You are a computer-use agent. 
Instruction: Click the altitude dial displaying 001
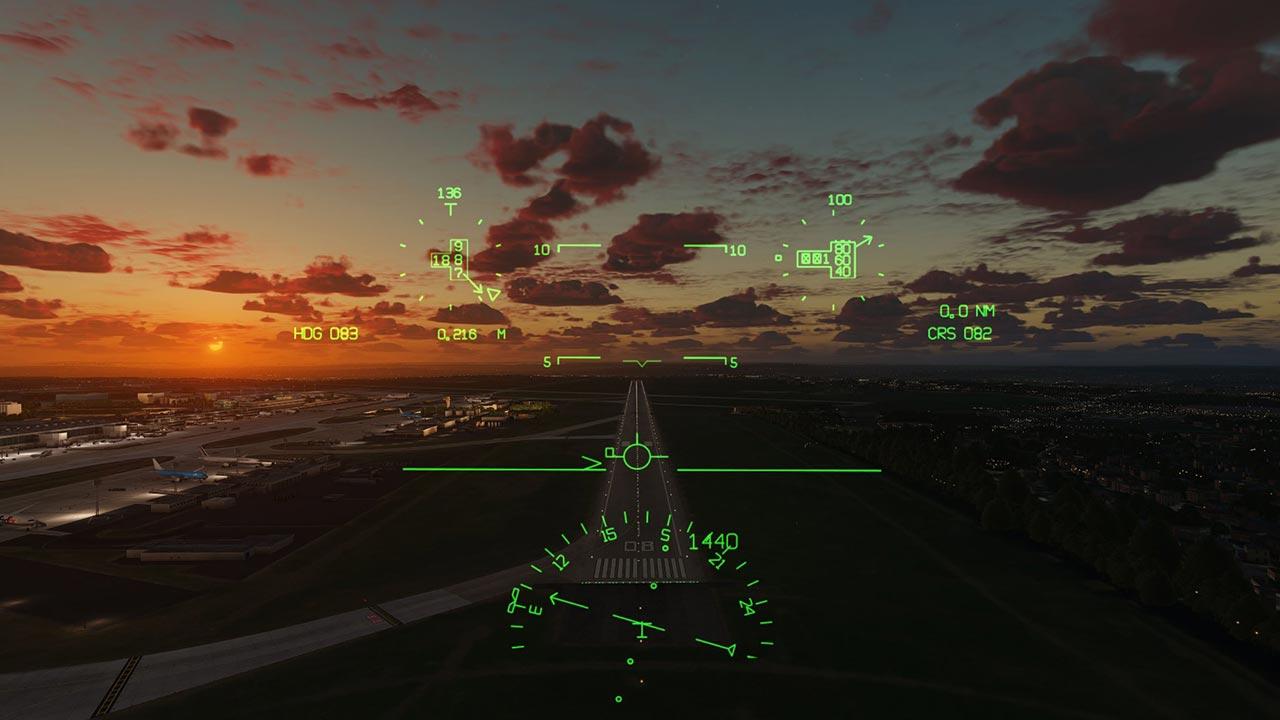(815, 258)
